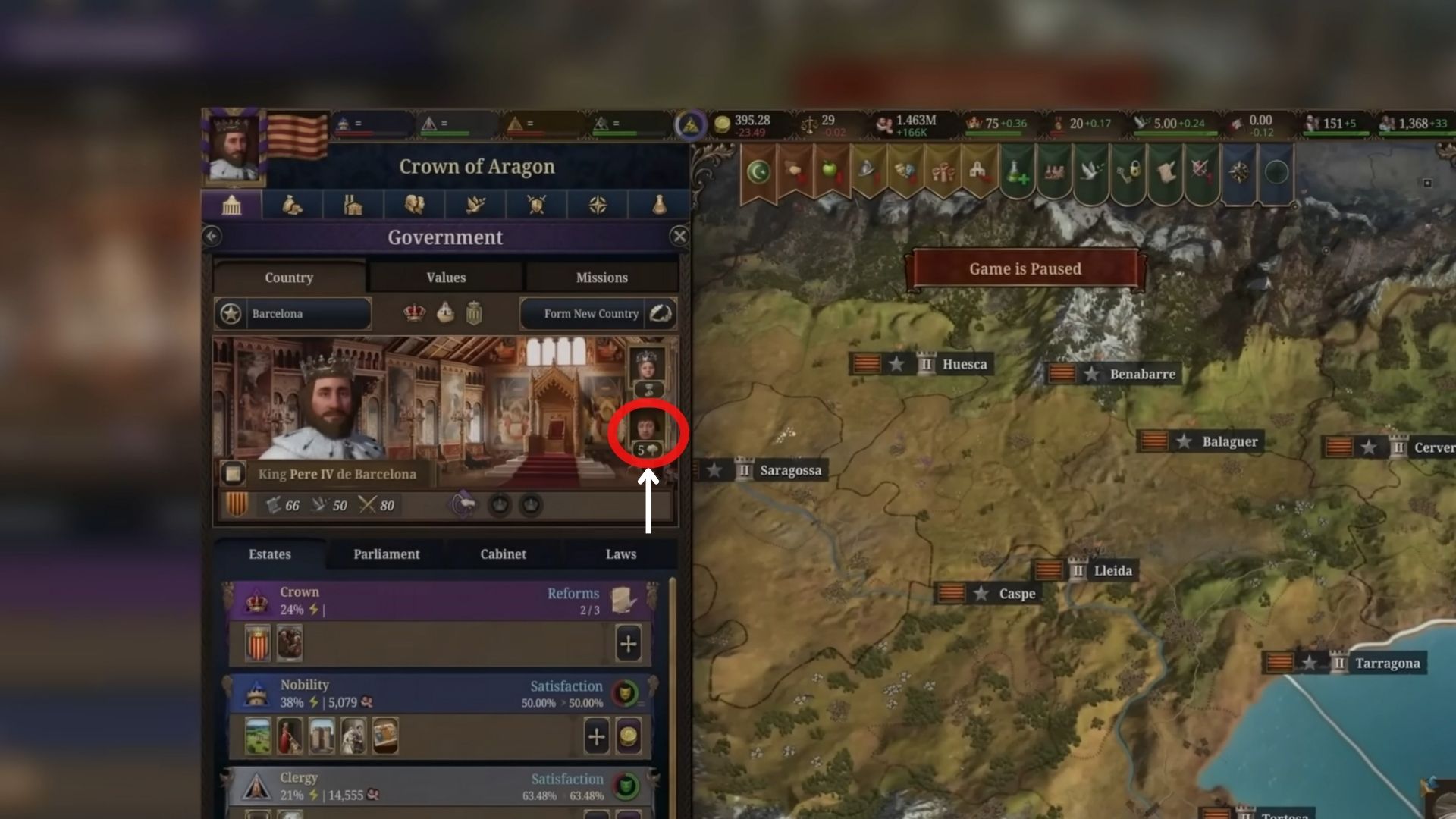
Task: Open the Missions tab
Action: (601, 277)
